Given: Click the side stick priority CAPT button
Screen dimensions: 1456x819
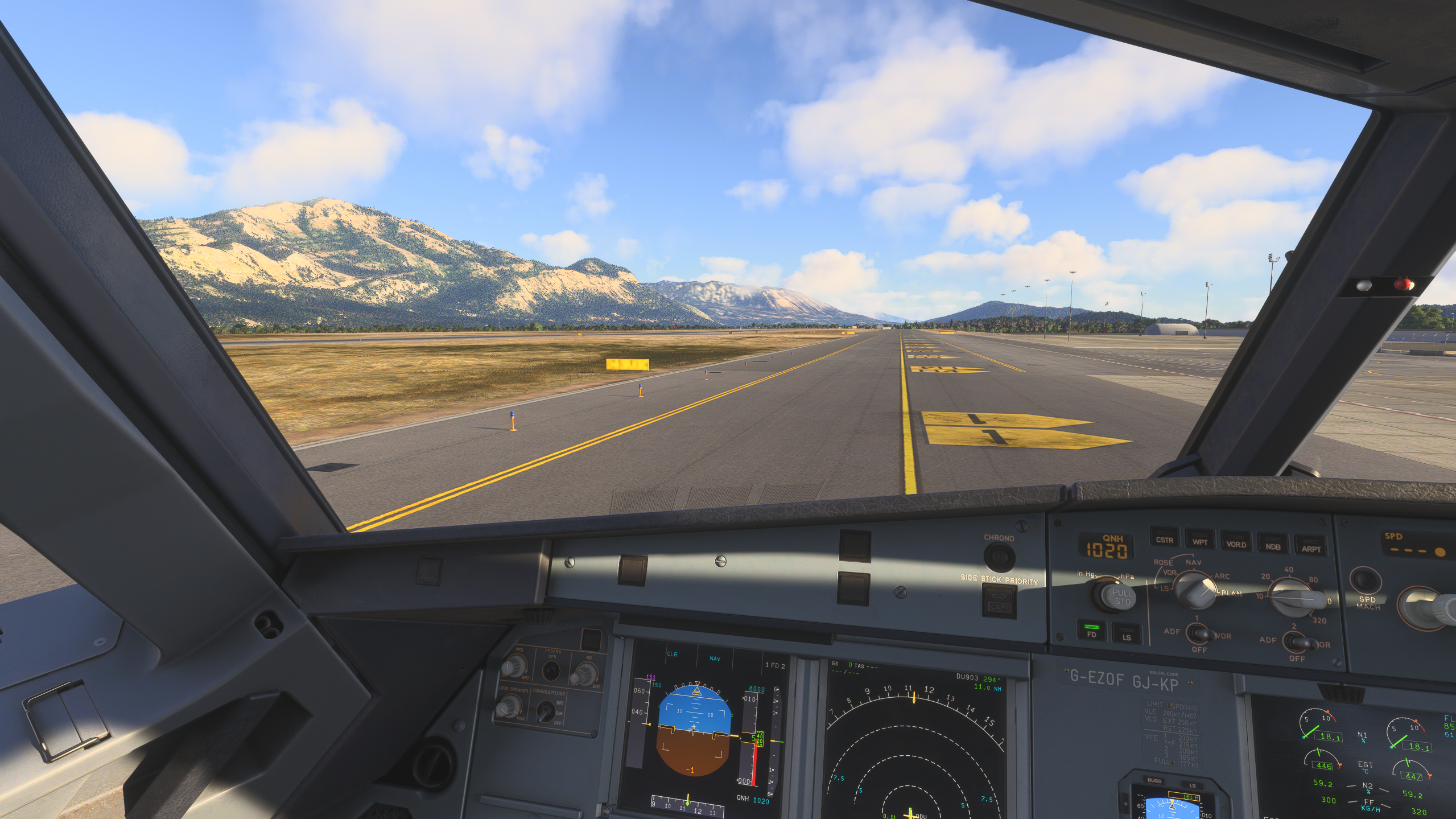Looking at the screenshot, I should (999, 601).
